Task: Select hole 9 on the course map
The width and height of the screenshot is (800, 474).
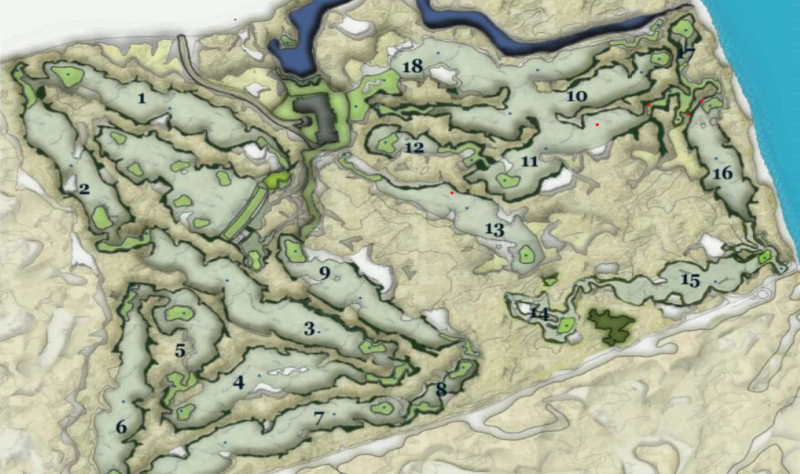Action: click(324, 272)
